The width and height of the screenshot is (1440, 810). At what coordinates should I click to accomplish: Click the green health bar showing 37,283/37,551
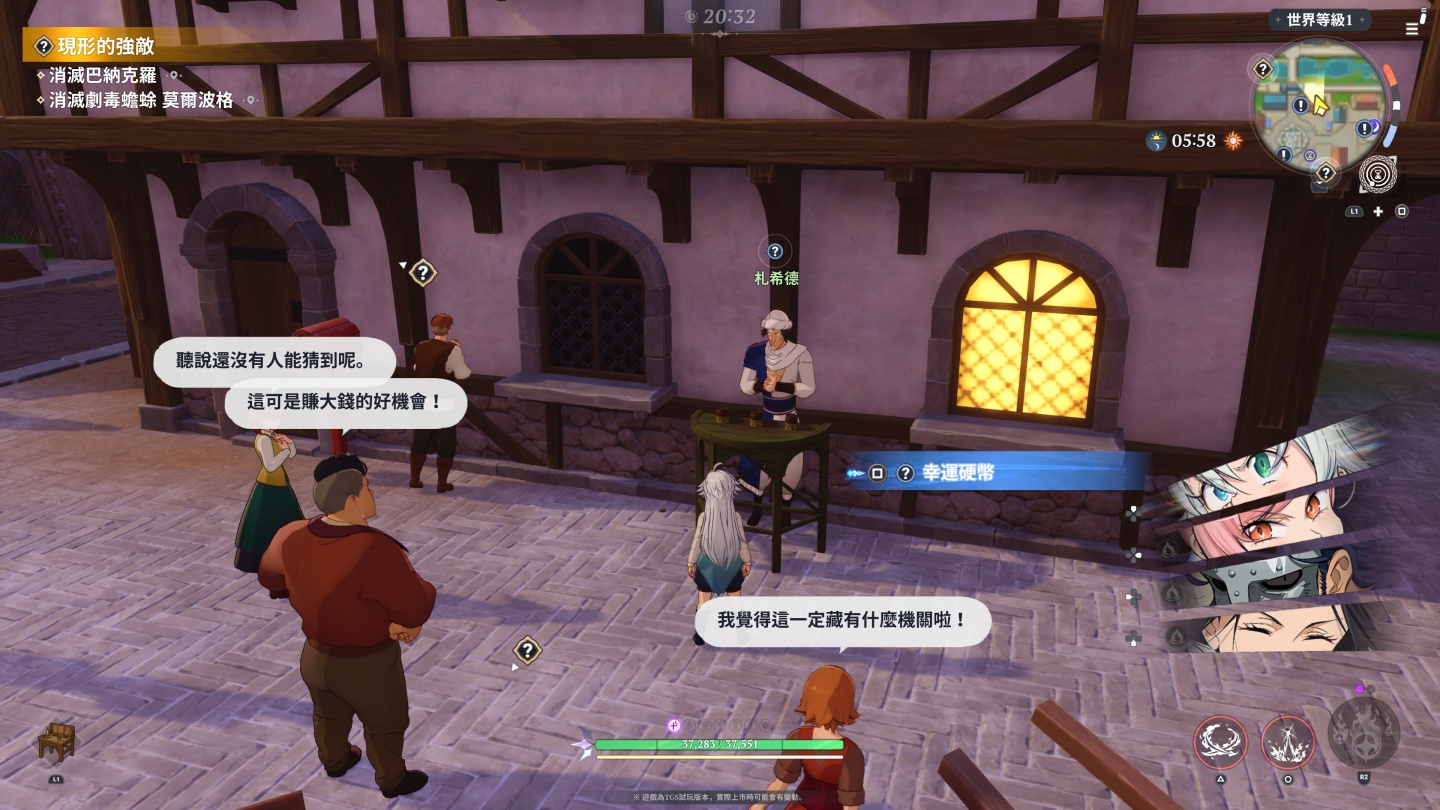point(718,744)
